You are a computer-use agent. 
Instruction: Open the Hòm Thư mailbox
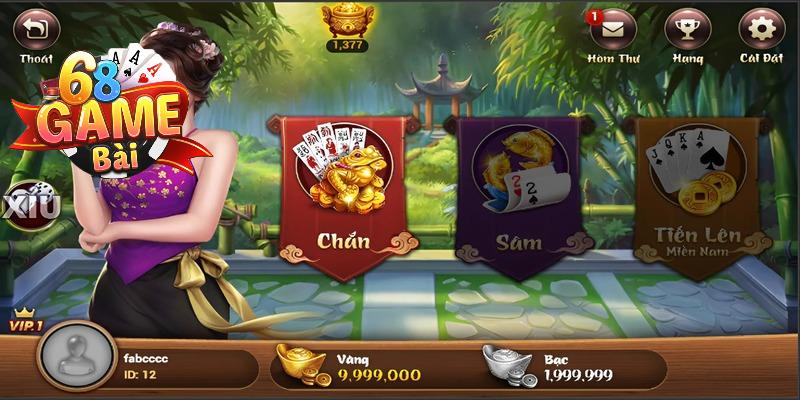click(x=613, y=30)
